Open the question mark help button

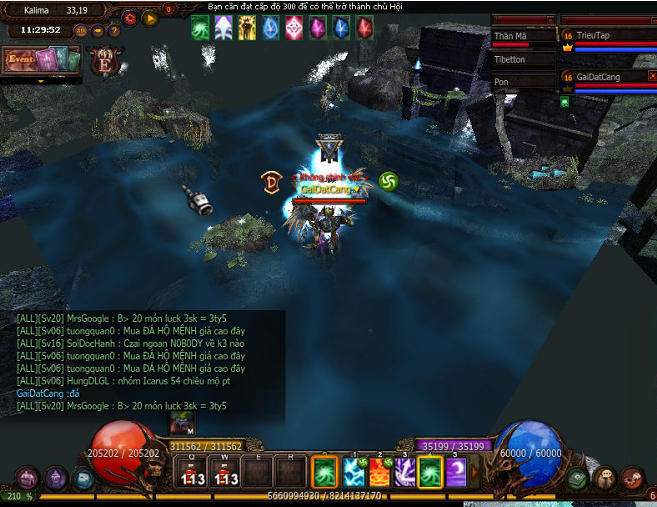point(116,30)
